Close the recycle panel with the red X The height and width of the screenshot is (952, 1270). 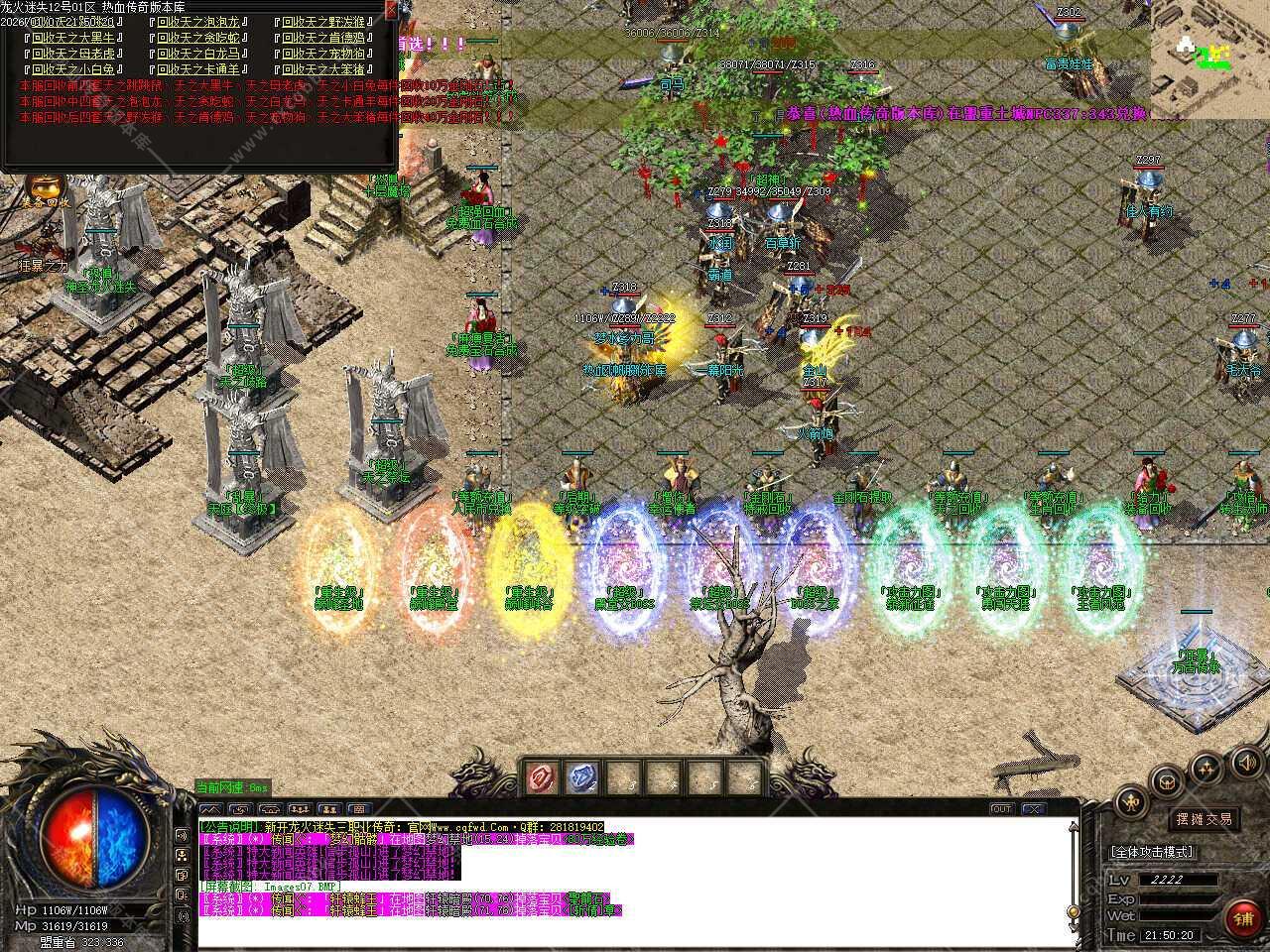(x=391, y=11)
